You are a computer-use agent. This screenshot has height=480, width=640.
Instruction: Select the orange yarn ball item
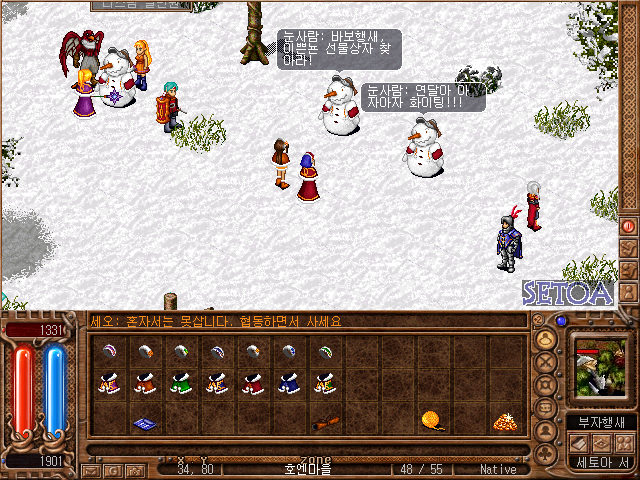tap(431, 420)
